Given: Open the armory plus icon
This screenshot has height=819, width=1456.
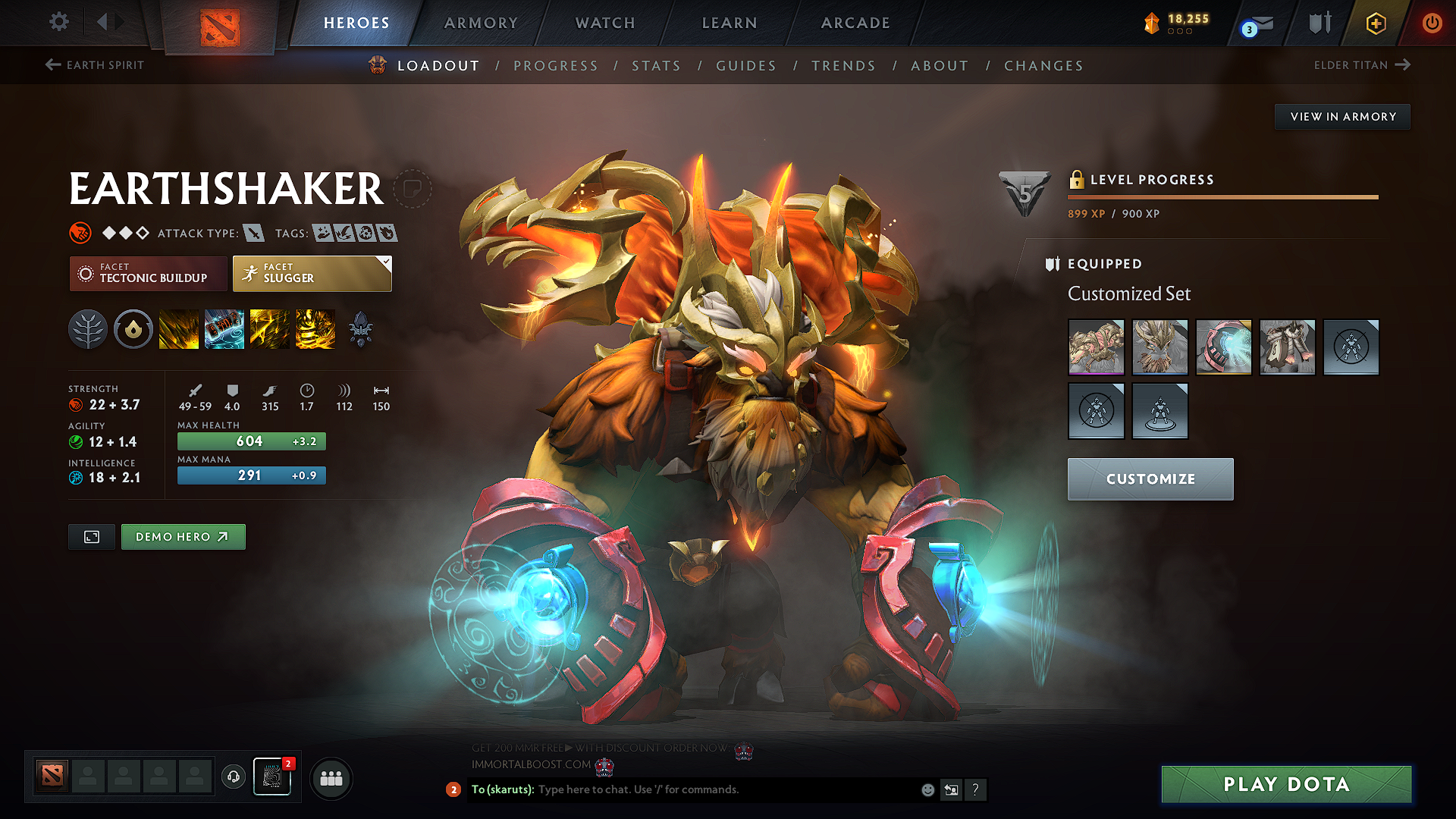Looking at the screenshot, I should (x=1375, y=24).
